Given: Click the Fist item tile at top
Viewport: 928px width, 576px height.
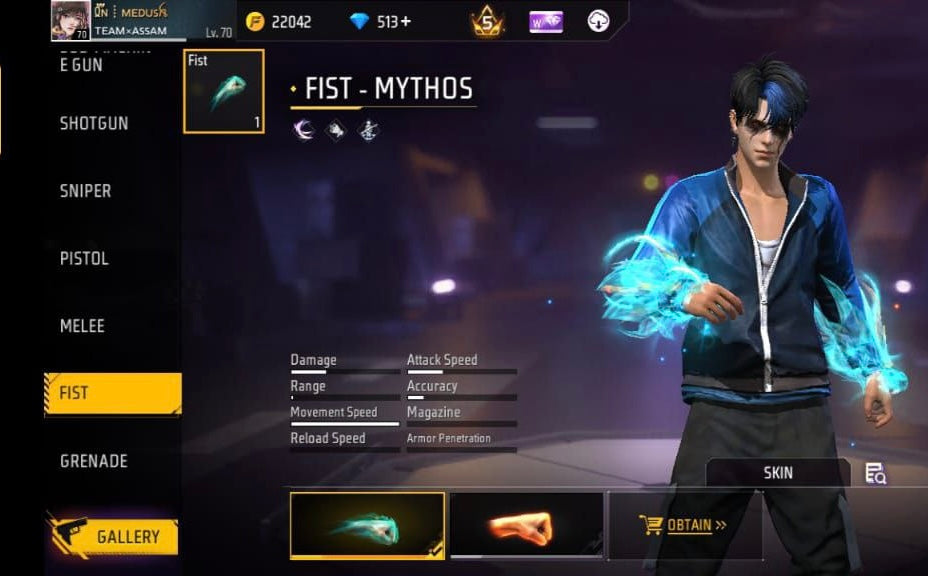Looking at the screenshot, I should click(x=224, y=91).
